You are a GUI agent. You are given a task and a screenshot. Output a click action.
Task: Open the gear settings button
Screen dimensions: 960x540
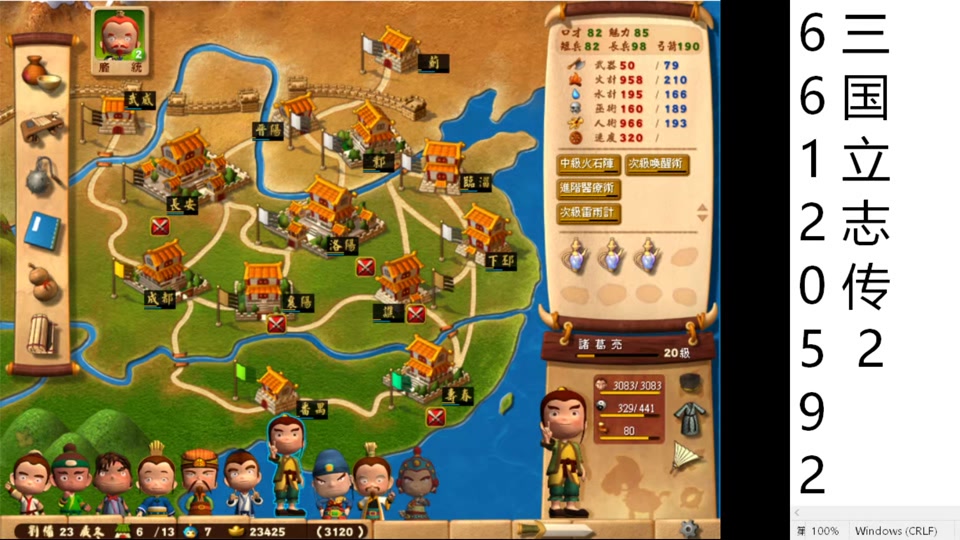[686, 527]
